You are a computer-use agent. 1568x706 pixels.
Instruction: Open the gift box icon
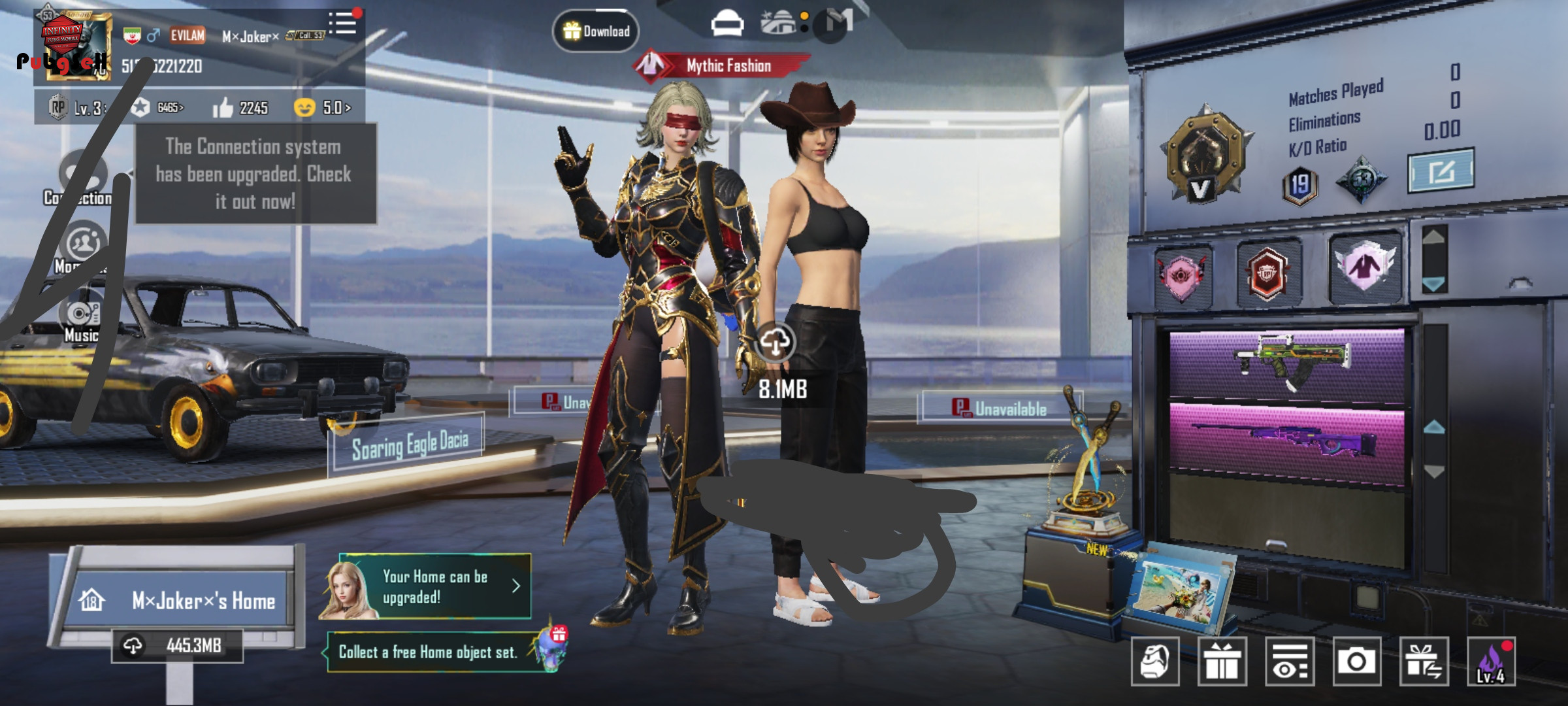coord(1222,662)
